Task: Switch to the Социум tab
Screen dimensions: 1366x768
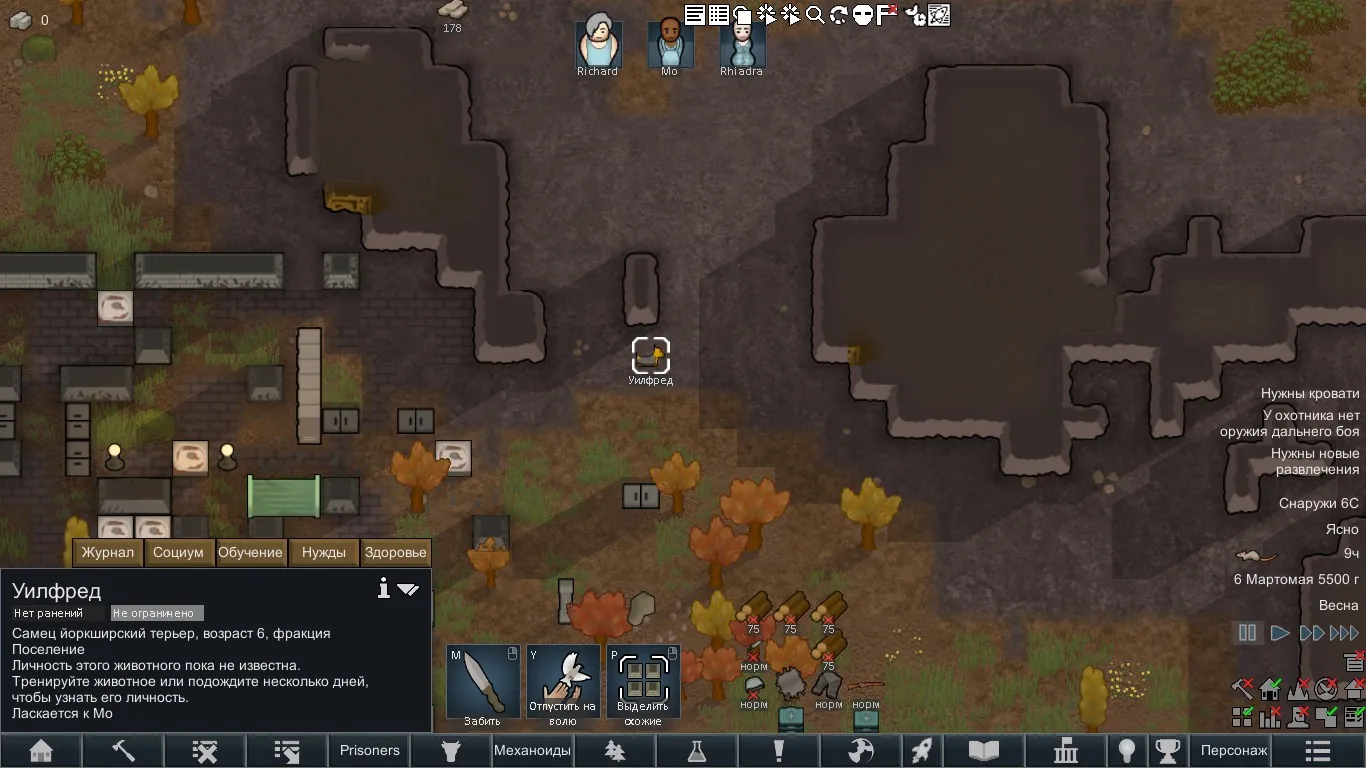Action: pos(178,552)
